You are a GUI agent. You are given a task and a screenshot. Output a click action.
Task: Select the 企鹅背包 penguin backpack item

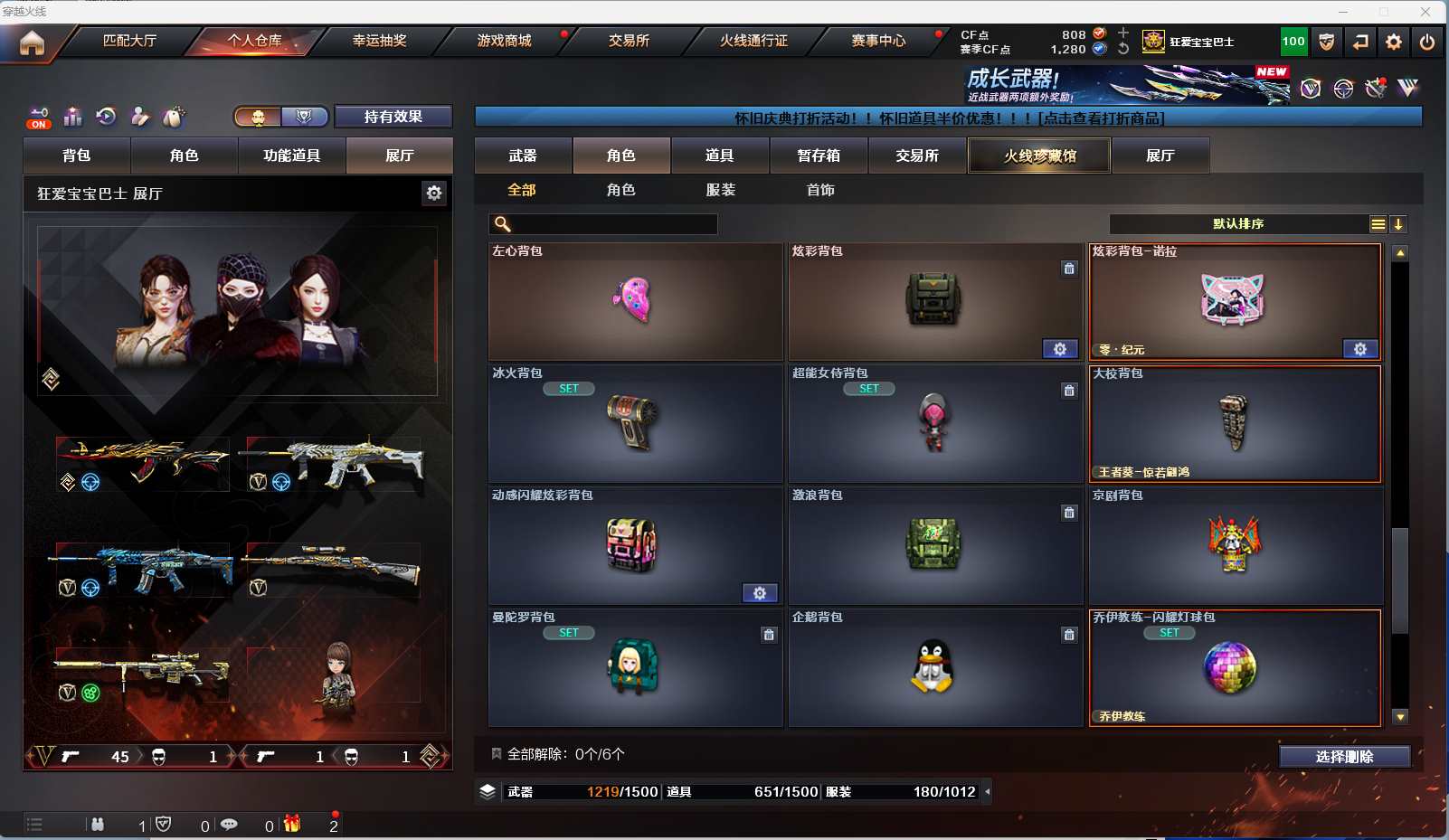[934, 668]
